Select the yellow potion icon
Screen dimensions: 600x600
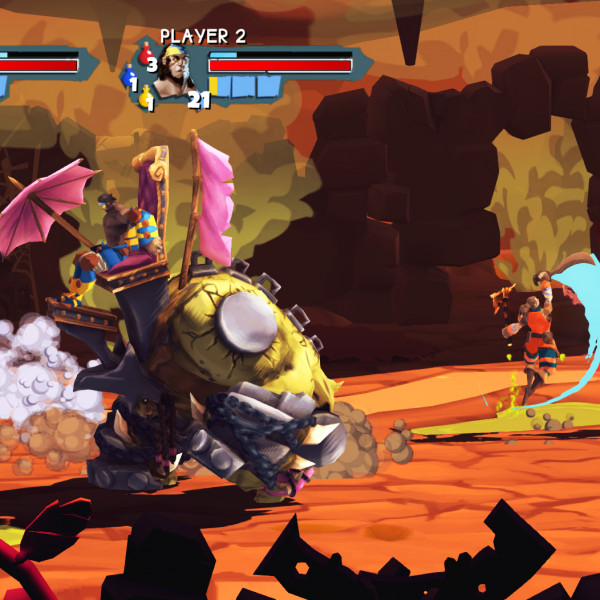coord(144,94)
